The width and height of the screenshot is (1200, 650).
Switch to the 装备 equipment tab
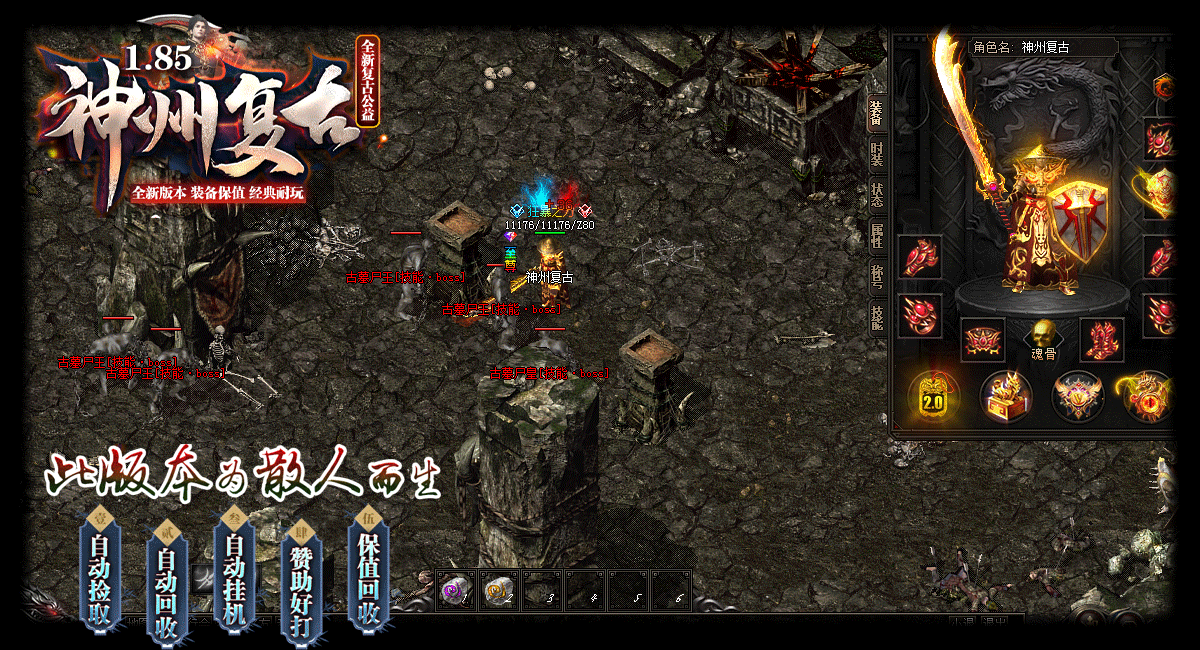(876, 112)
